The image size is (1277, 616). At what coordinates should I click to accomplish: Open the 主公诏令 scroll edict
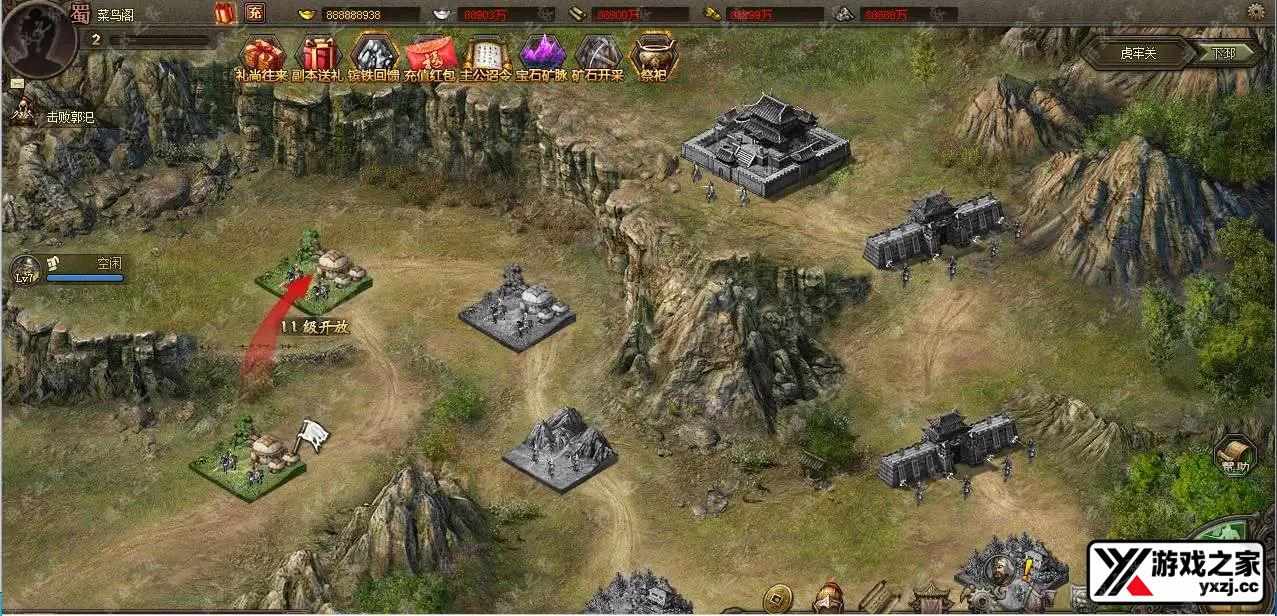(x=487, y=55)
